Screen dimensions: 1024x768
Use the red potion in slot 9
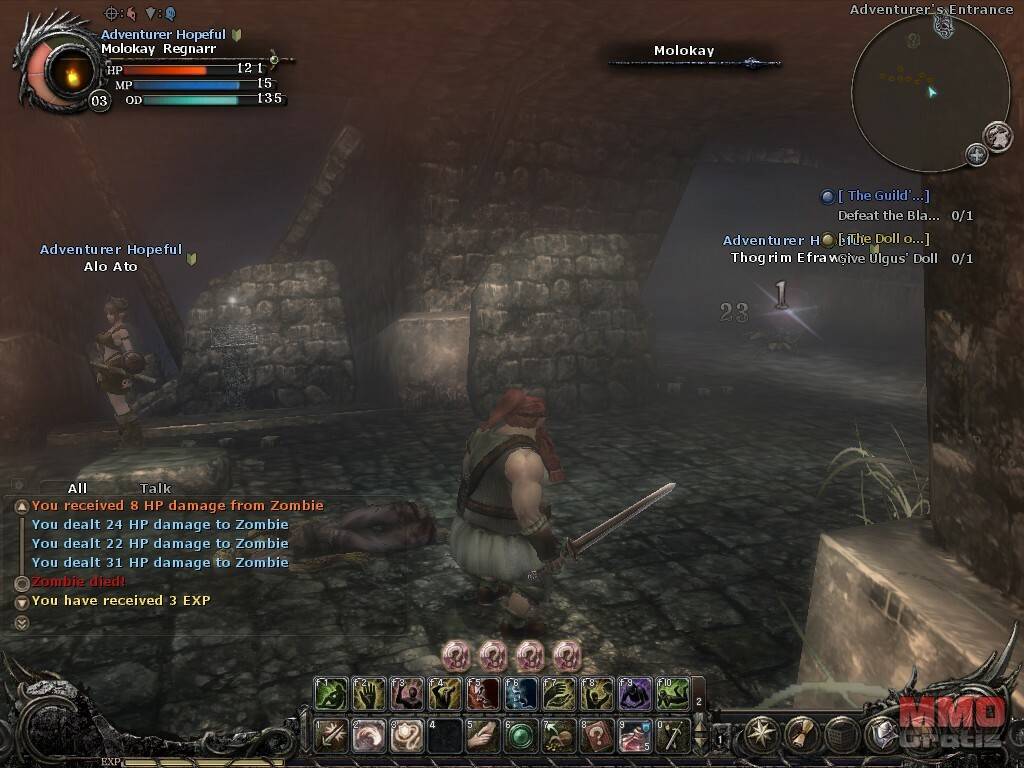coord(635,736)
